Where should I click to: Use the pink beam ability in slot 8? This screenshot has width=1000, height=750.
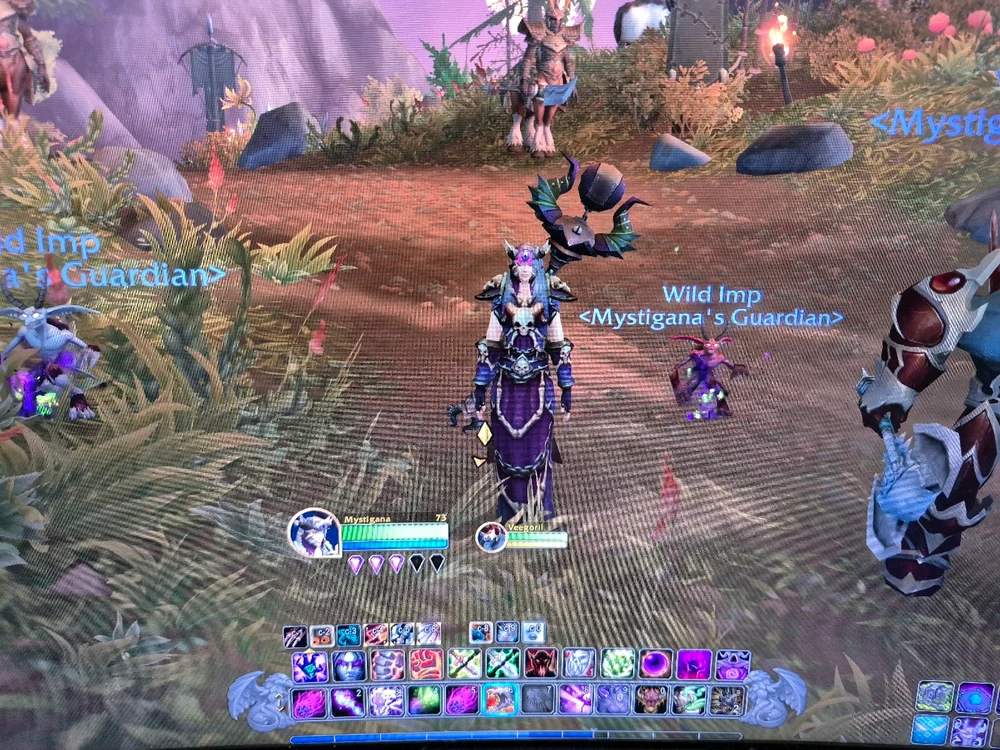(x=576, y=699)
